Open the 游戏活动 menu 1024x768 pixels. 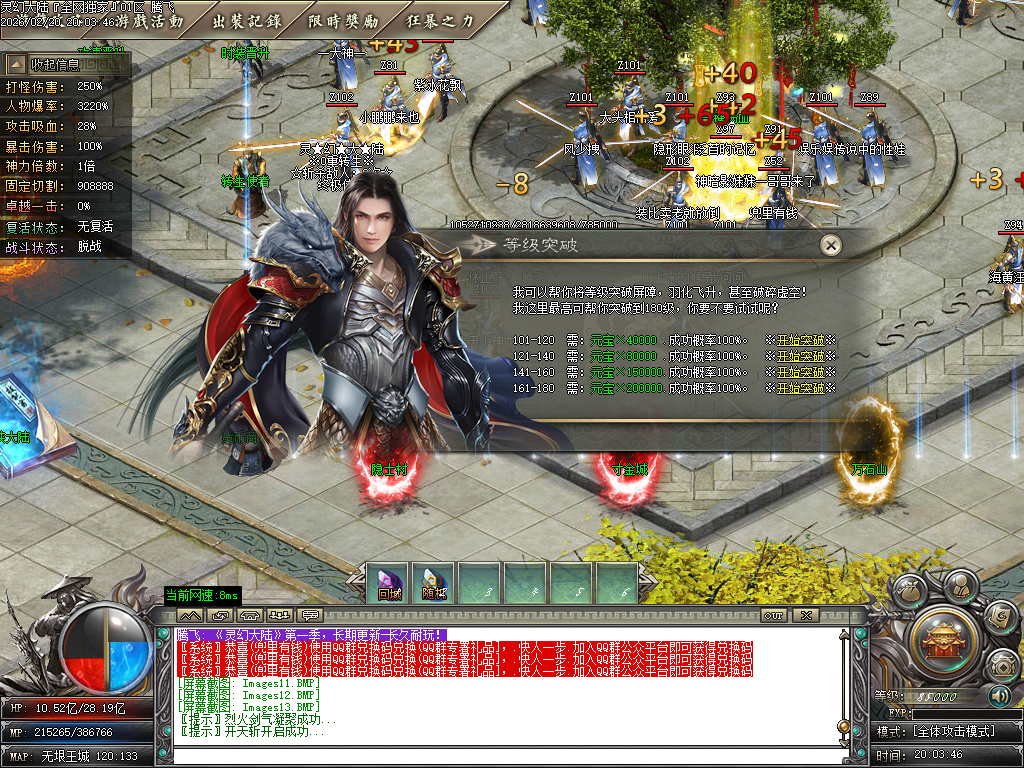coord(150,20)
